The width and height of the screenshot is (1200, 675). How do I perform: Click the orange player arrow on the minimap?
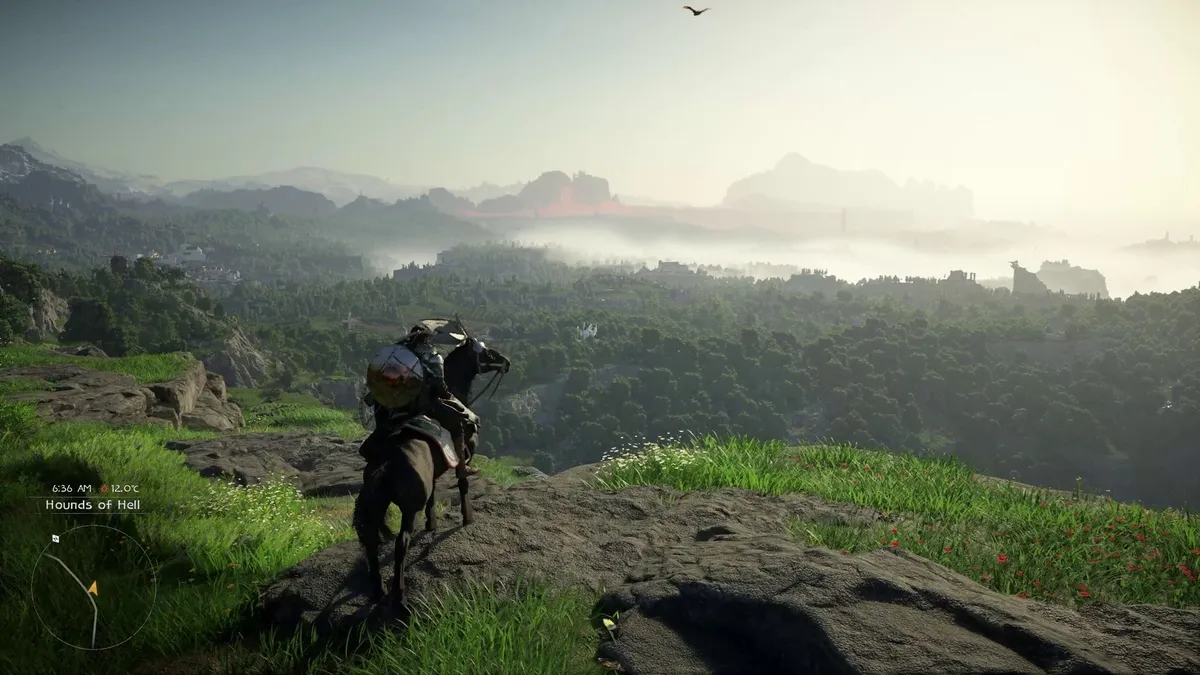[x=92, y=587]
